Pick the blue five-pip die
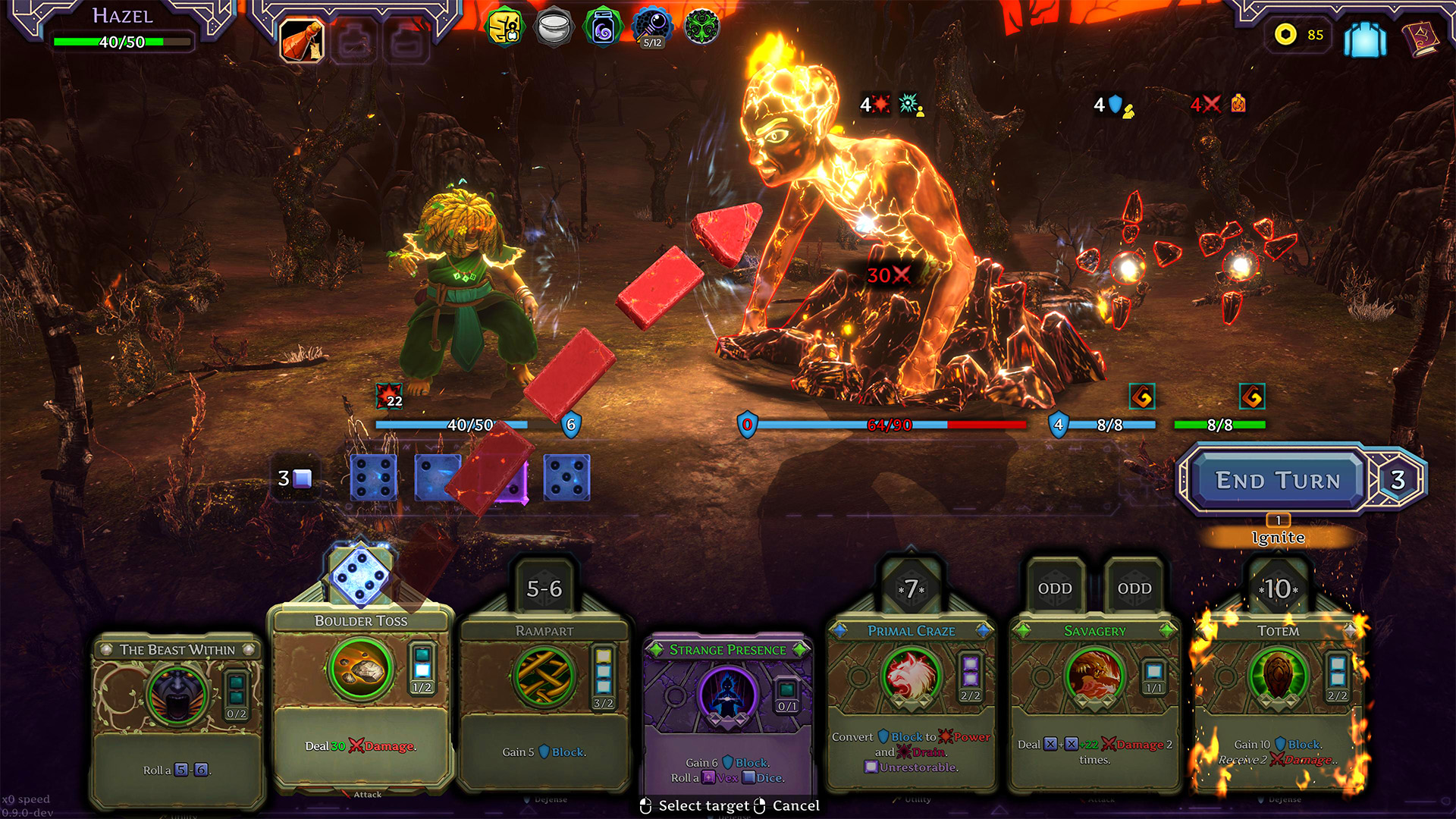The width and height of the screenshot is (1456, 819). (566, 478)
